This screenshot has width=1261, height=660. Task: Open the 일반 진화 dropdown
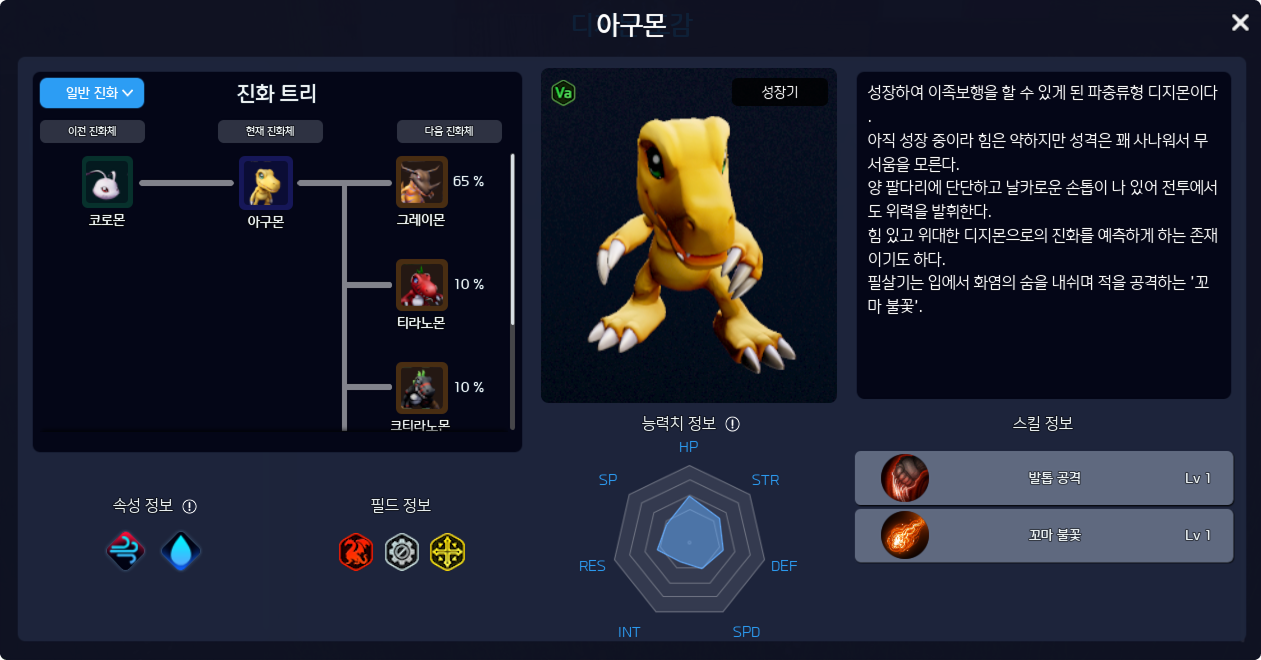point(92,93)
